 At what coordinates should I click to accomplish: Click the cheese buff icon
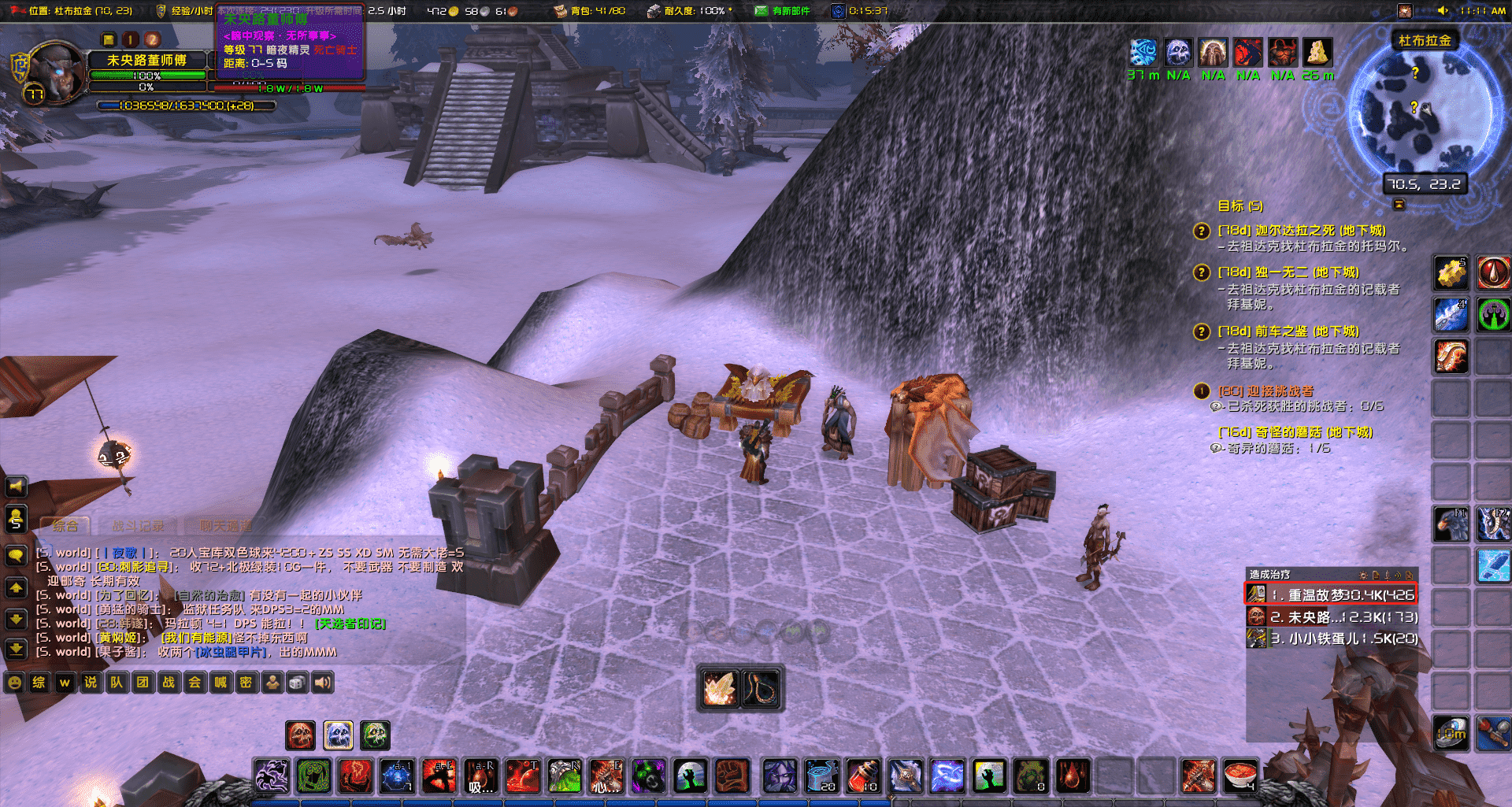tap(1317, 53)
